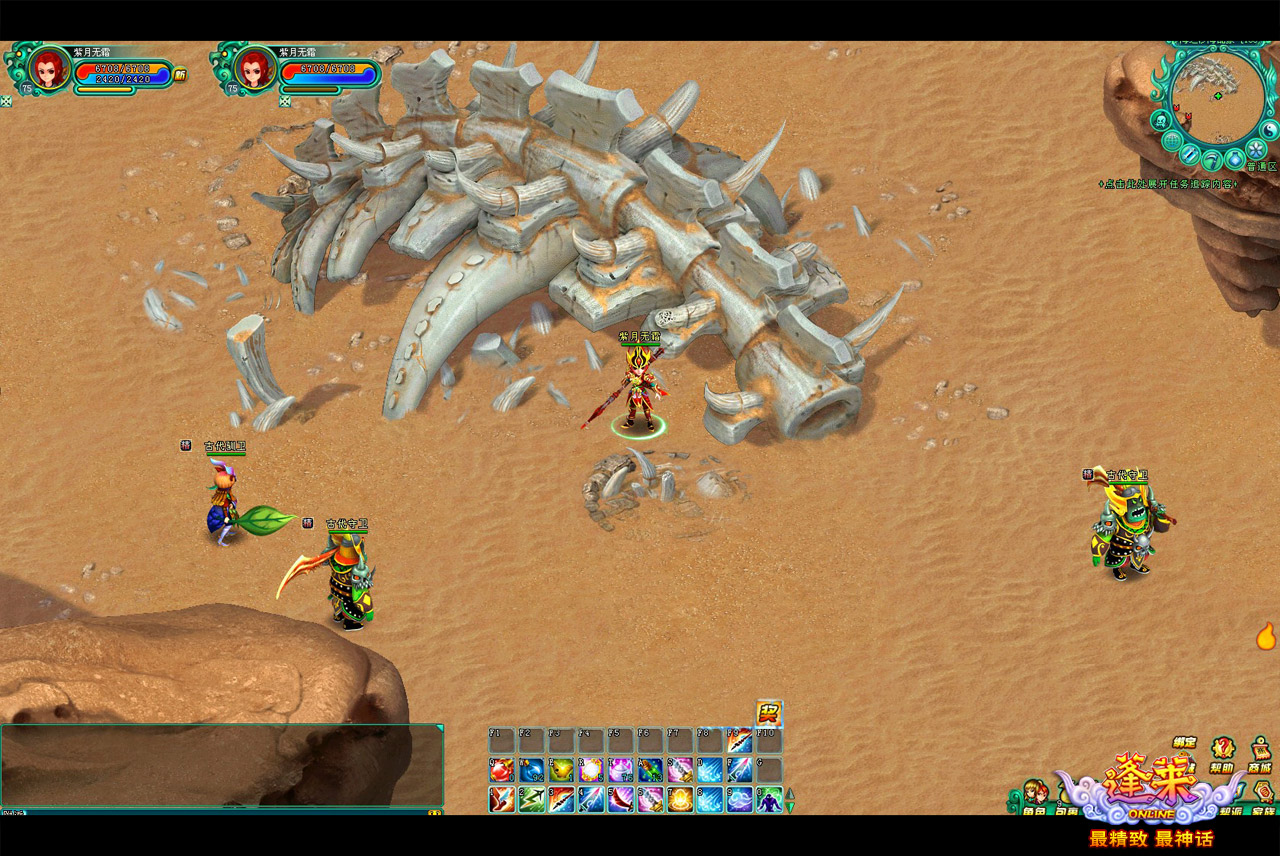Image resolution: width=1280 pixels, height=856 pixels.
Task: Activate the red scimitar skill in slot 5
Action: point(621,800)
